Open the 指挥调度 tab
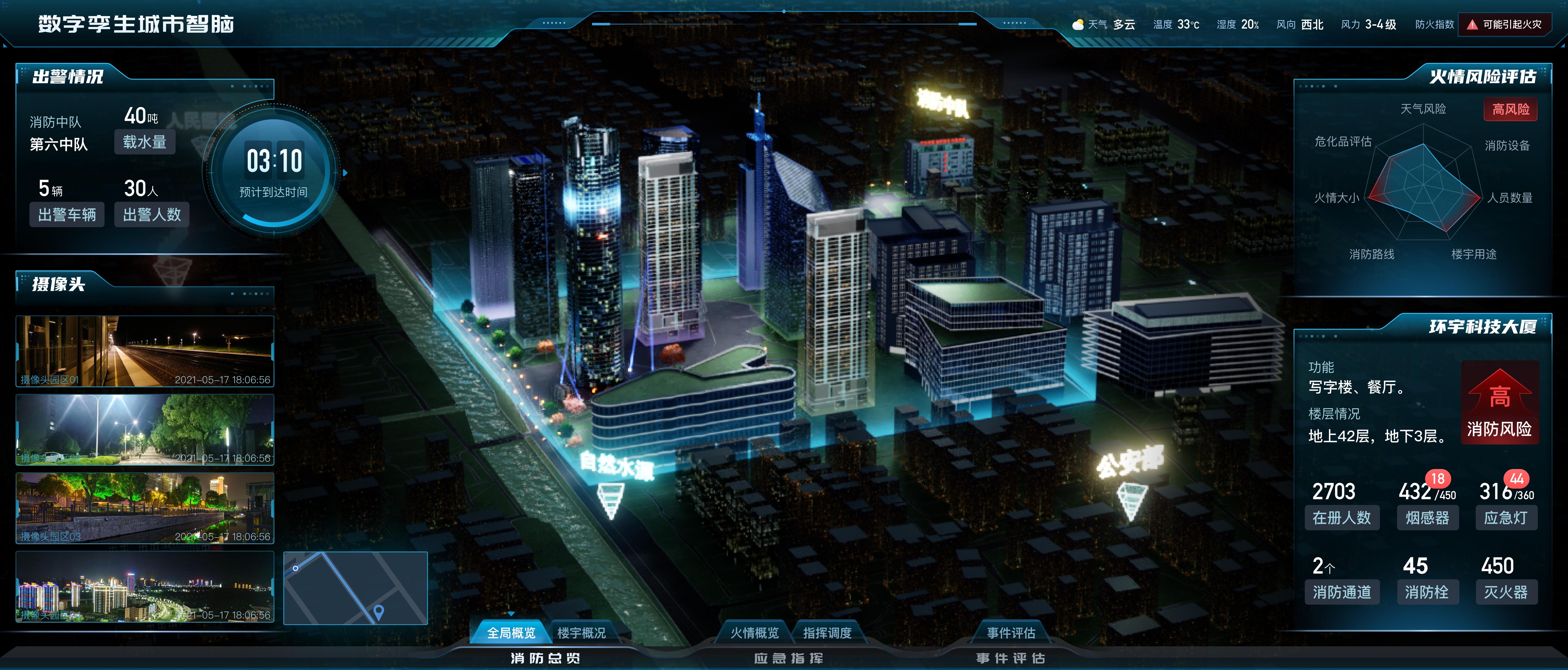The width and height of the screenshot is (1568, 670). (x=827, y=633)
